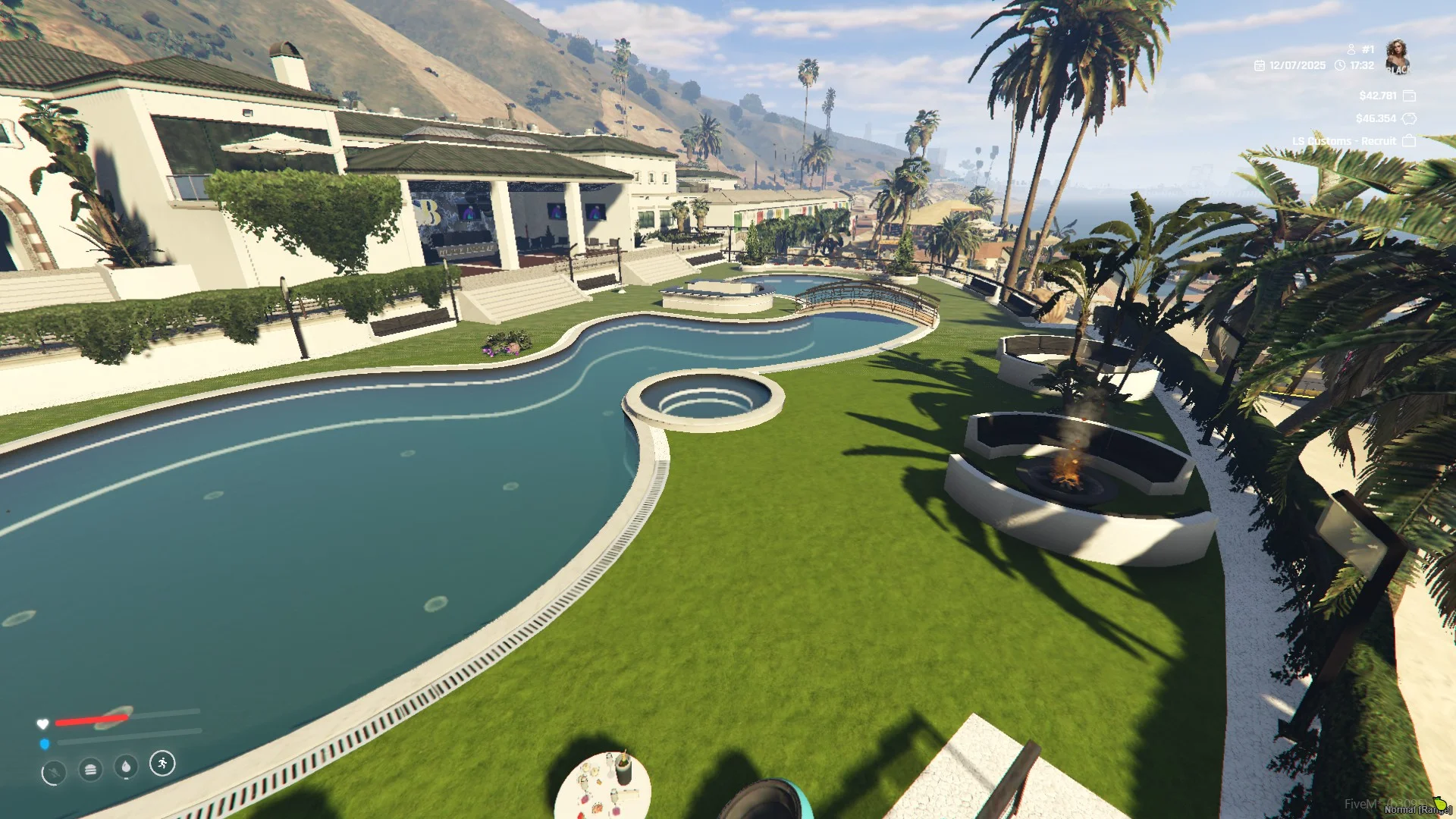Select the hunger burger status icon

(90, 770)
